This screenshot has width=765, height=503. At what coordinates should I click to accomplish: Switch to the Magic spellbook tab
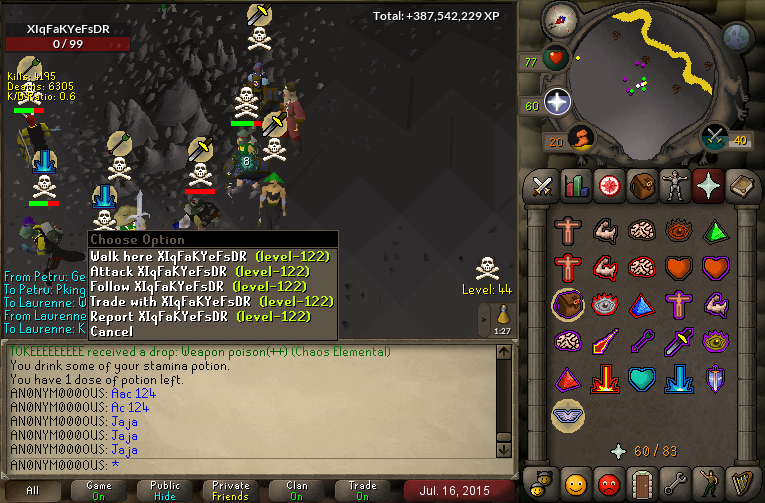[x=739, y=186]
